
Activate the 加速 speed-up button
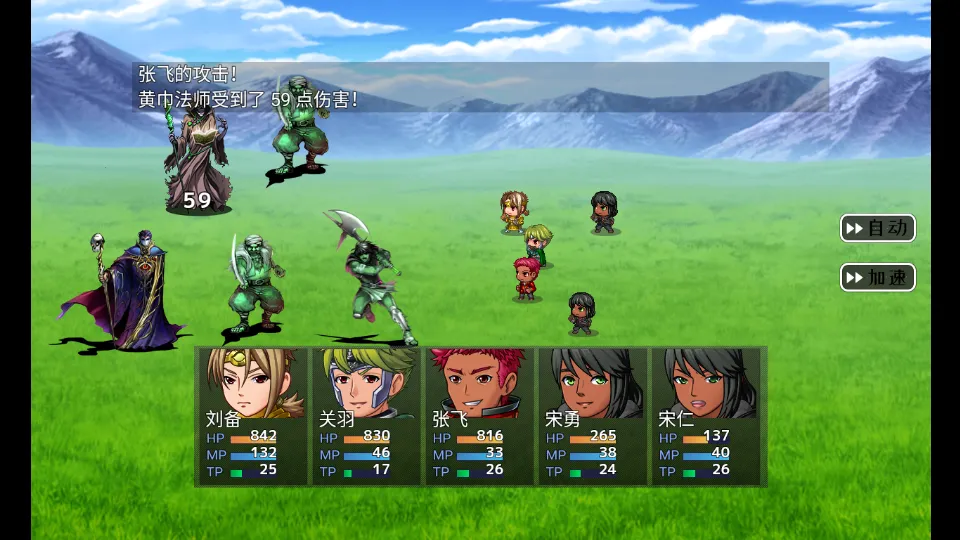point(877,277)
